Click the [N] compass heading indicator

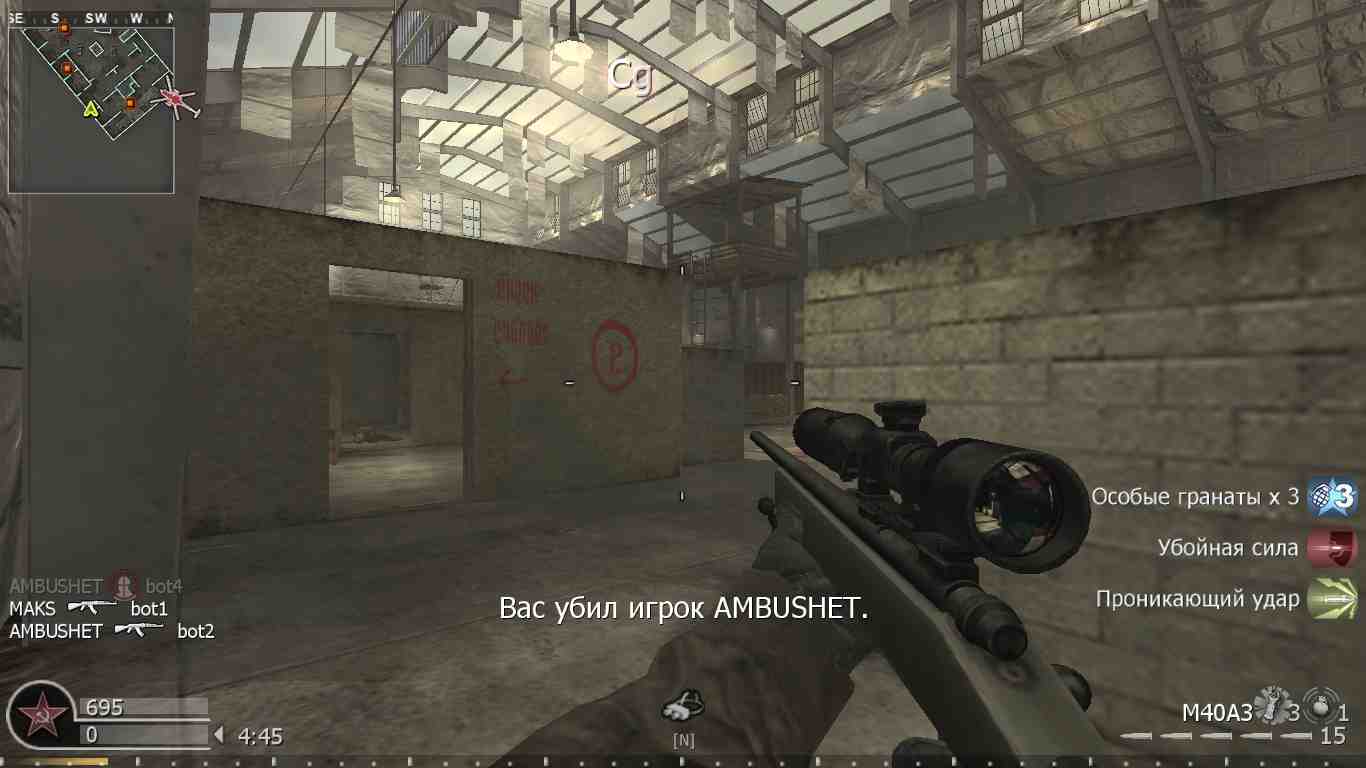684,741
